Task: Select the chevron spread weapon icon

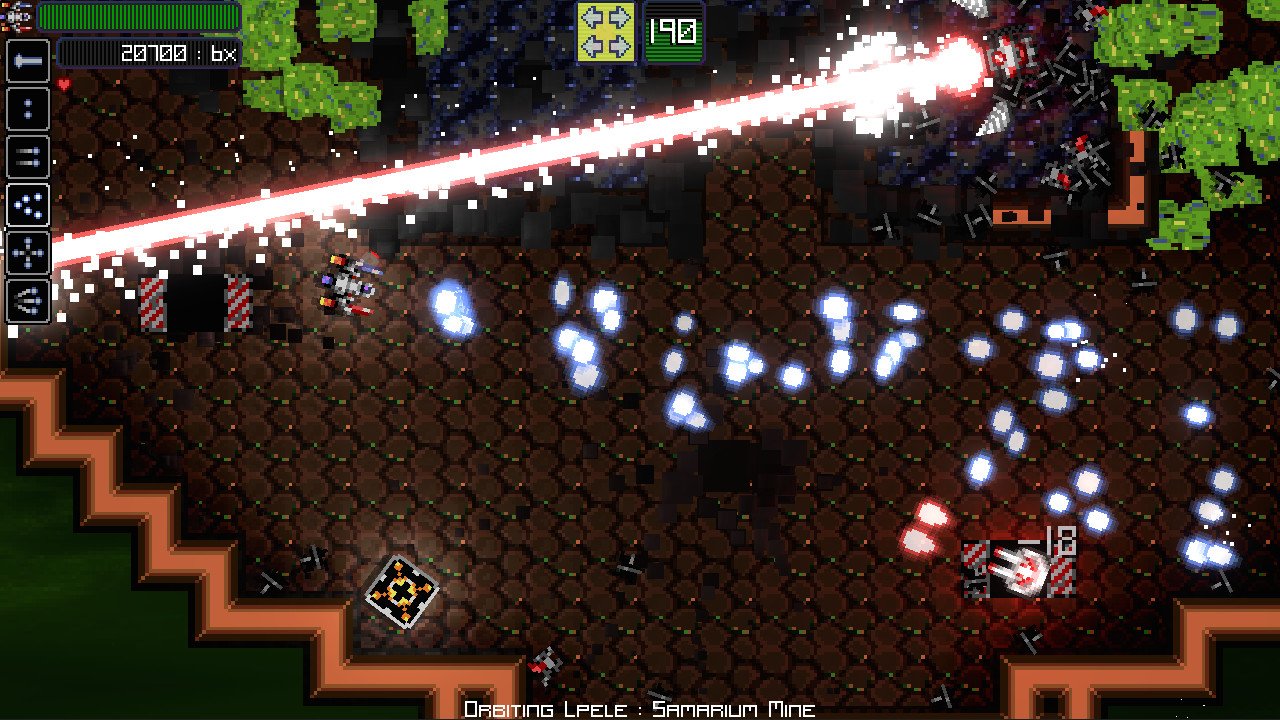Action: point(27,300)
